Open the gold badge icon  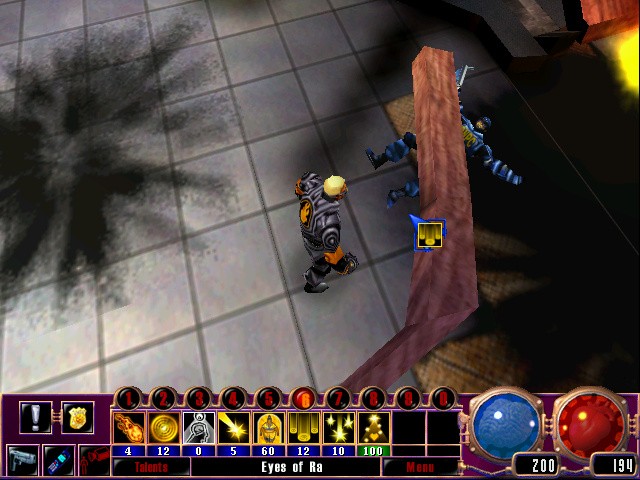(76, 416)
